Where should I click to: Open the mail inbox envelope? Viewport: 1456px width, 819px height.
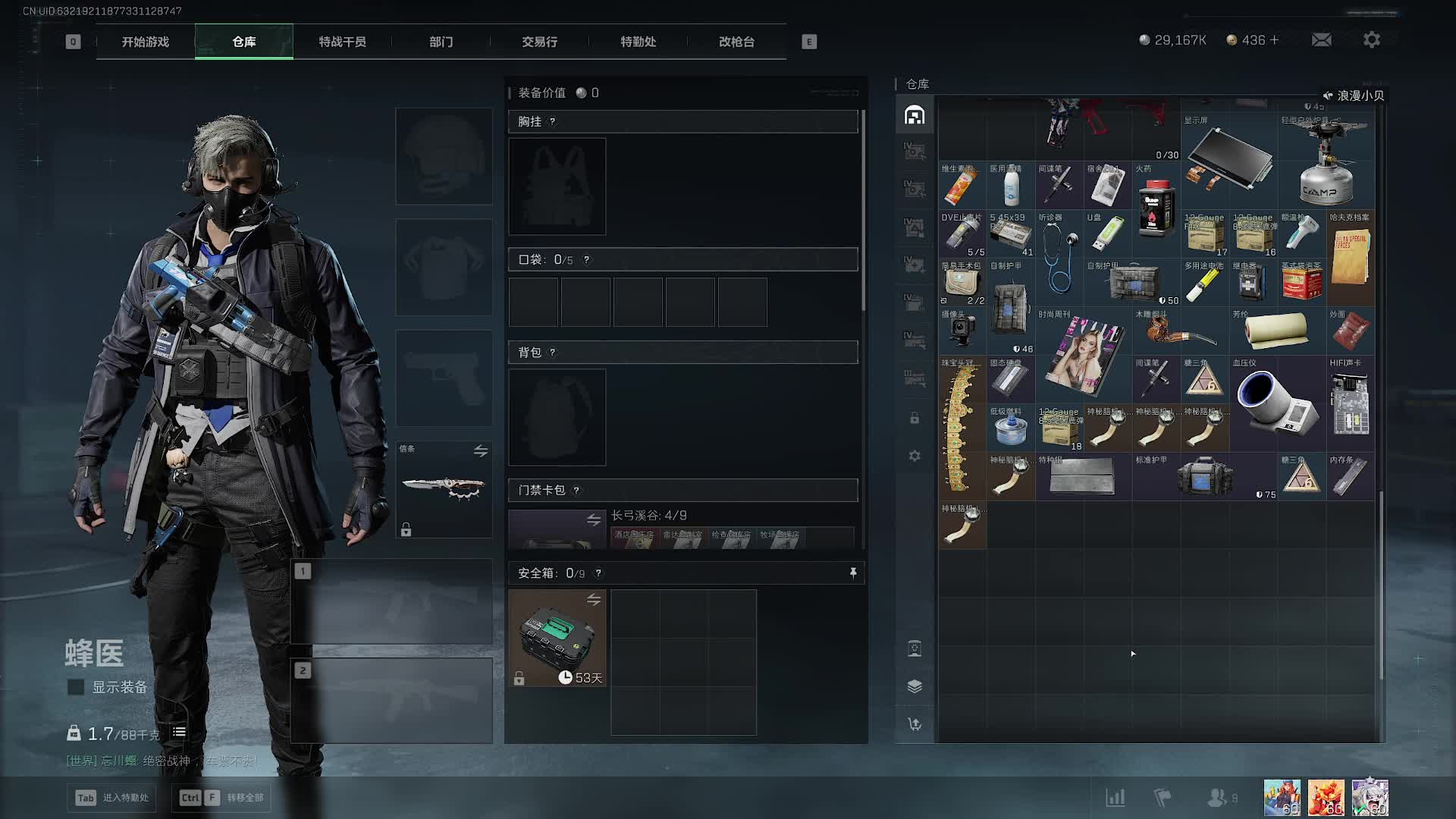tap(1321, 40)
